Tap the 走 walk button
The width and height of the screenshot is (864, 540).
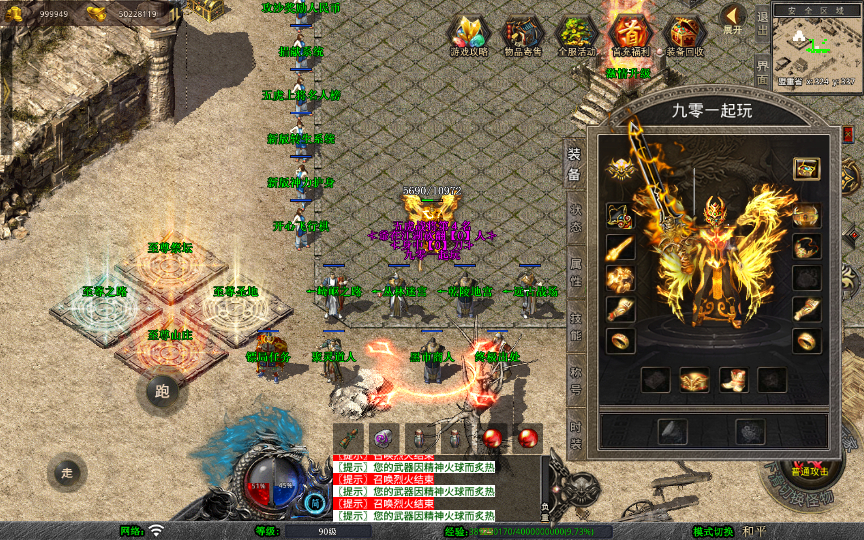pyautogui.click(x=67, y=472)
